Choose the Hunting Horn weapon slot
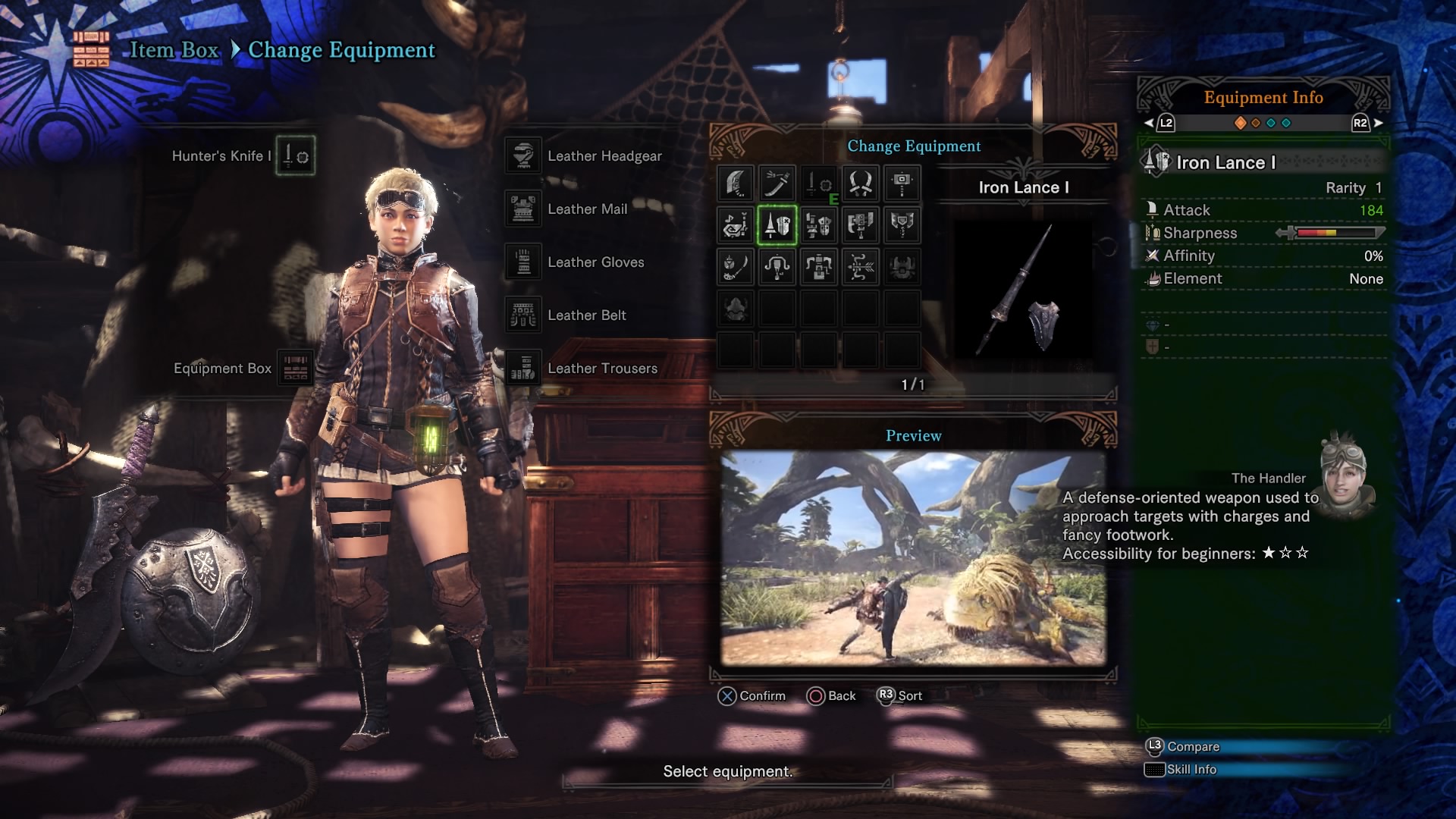The width and height of the screenshot is (1456, 819). pyautogui.click(x=736, y=225)
